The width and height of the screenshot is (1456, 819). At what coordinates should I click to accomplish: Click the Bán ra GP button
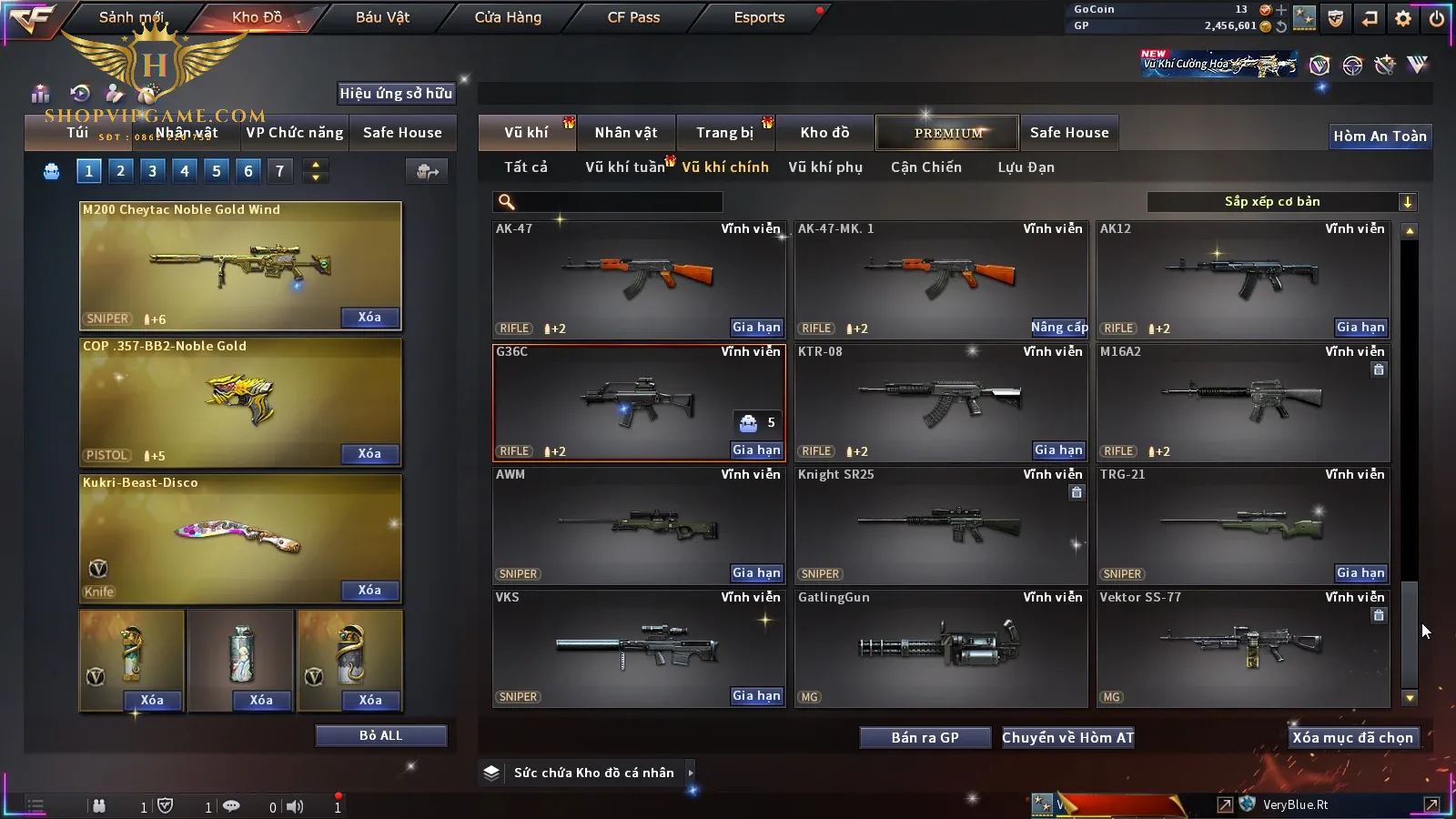[925, 738]
